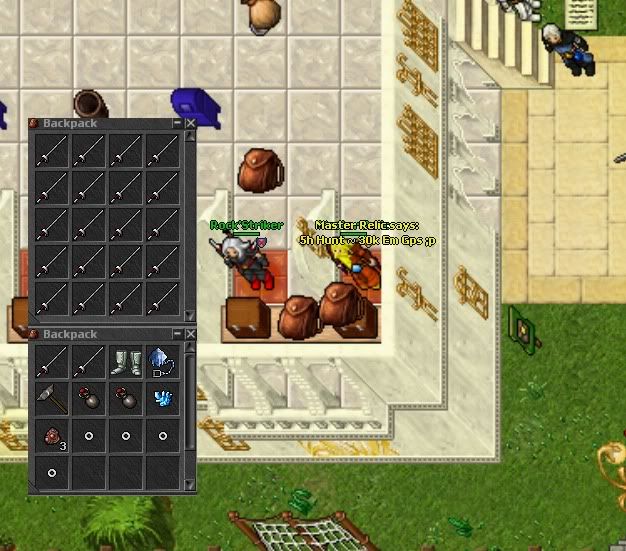Close the Backpack containing the steel boots
This screenshot has width=626, height=551.
tap(190, 333)
